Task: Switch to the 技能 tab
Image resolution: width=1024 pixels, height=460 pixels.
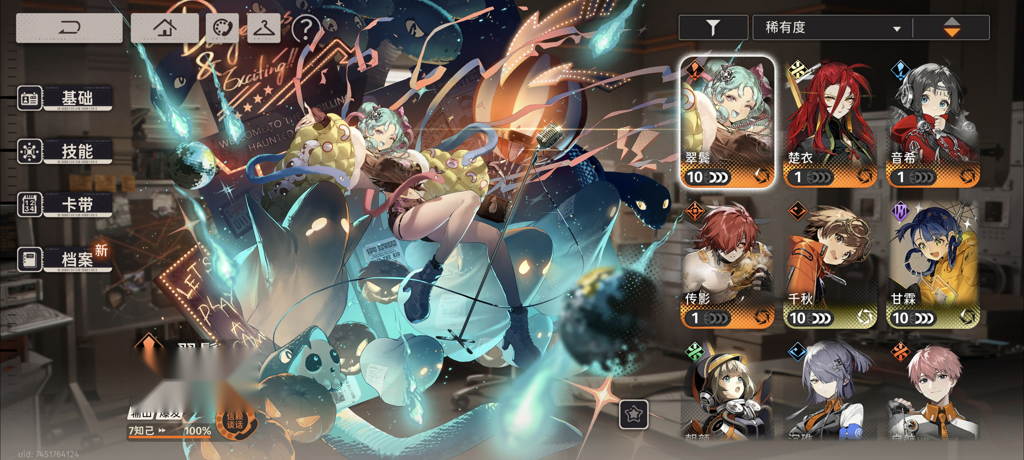Action: [66, 151]
